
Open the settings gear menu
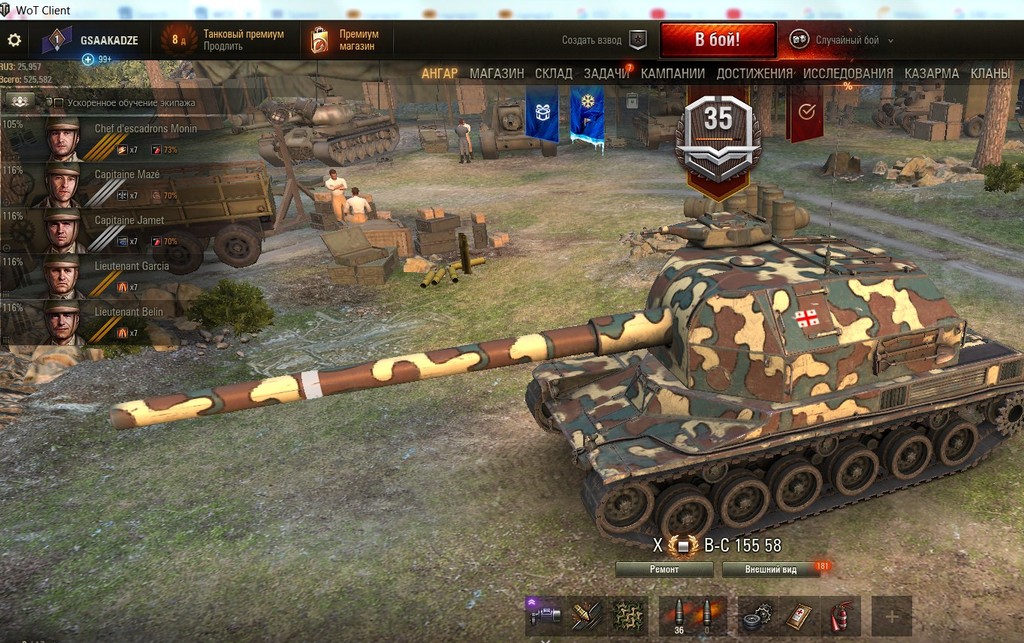click(x=14, y=41)
